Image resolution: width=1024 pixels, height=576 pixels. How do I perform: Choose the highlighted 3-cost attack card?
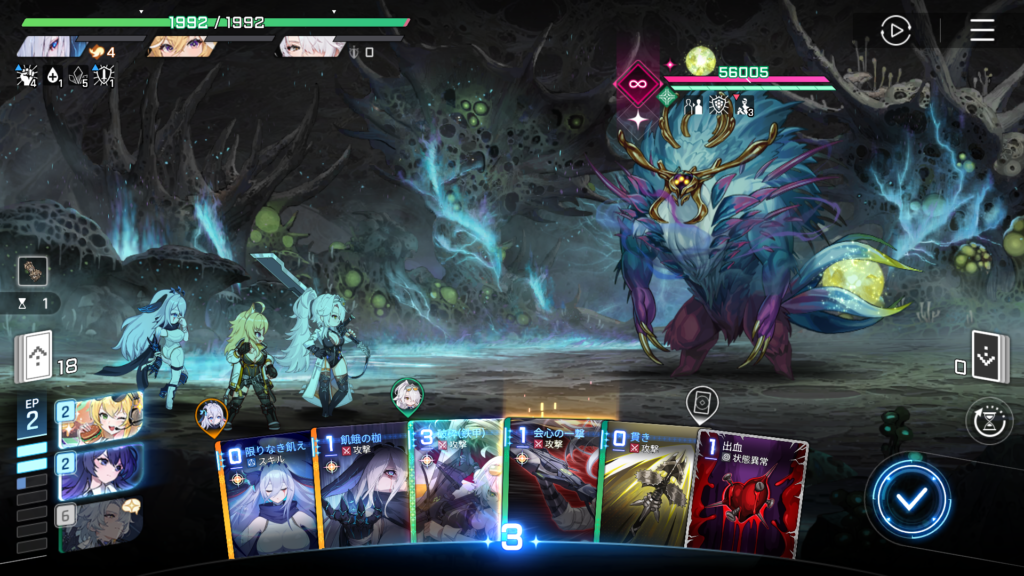456,484
